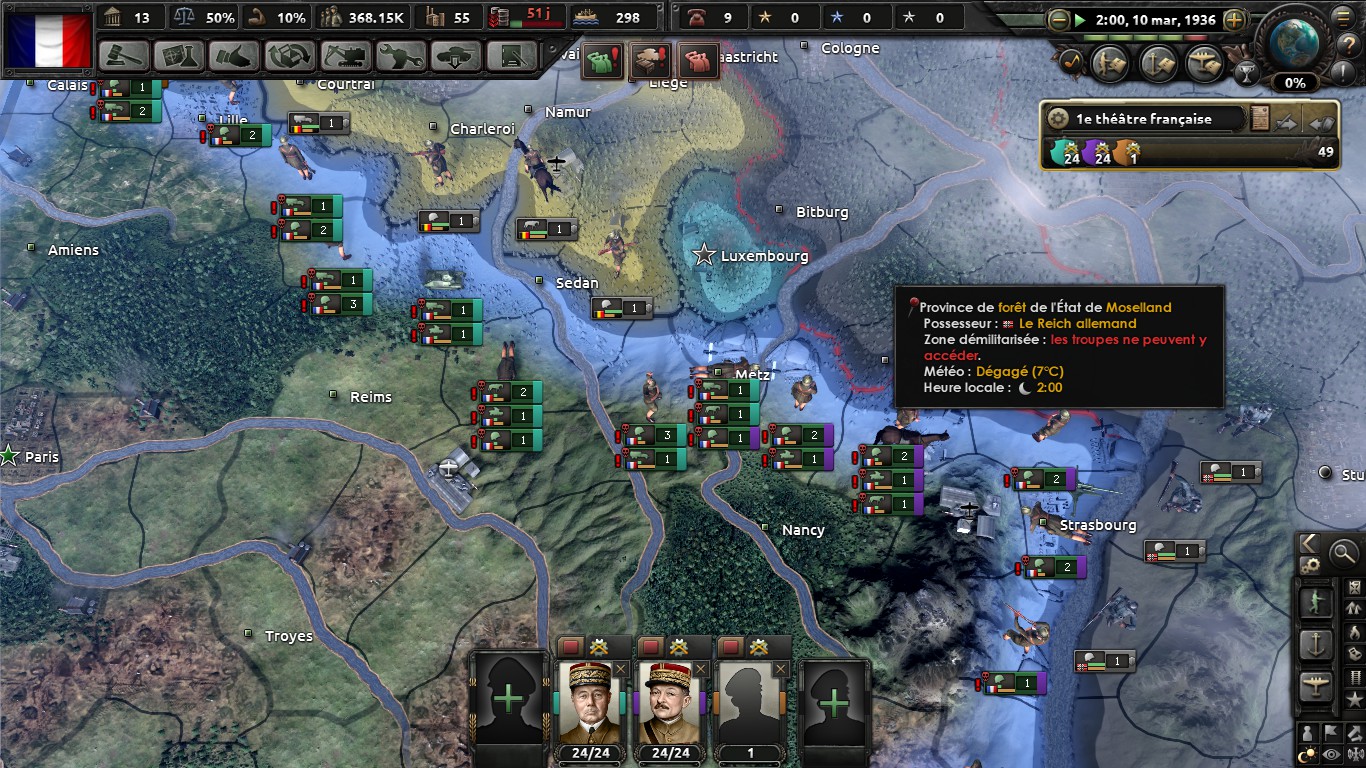This screenshot has height=768, width=1366.
Task: Open the logistics clipboard menu
Action: point(510,56)
